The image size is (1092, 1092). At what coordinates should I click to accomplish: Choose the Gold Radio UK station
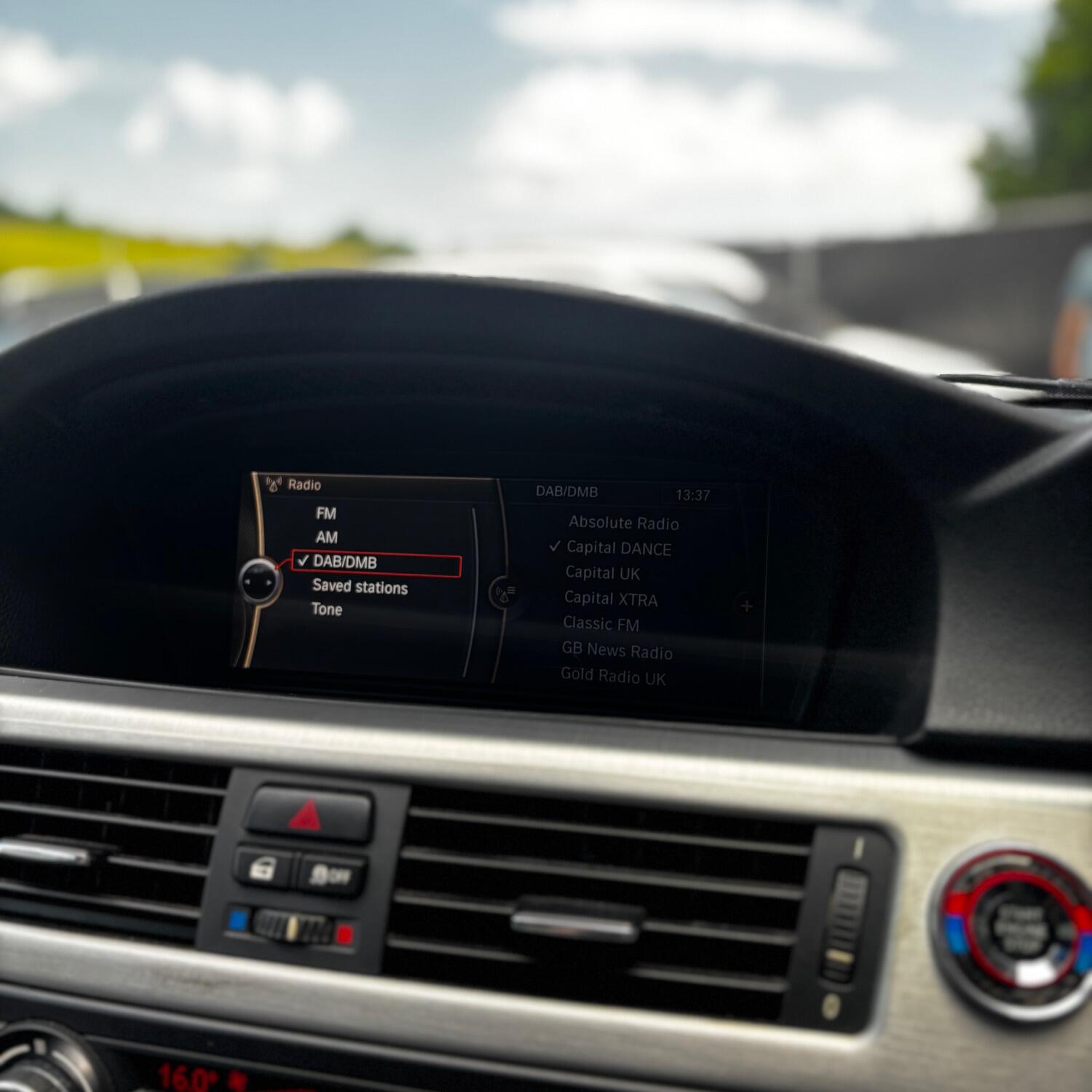point(613,677)
